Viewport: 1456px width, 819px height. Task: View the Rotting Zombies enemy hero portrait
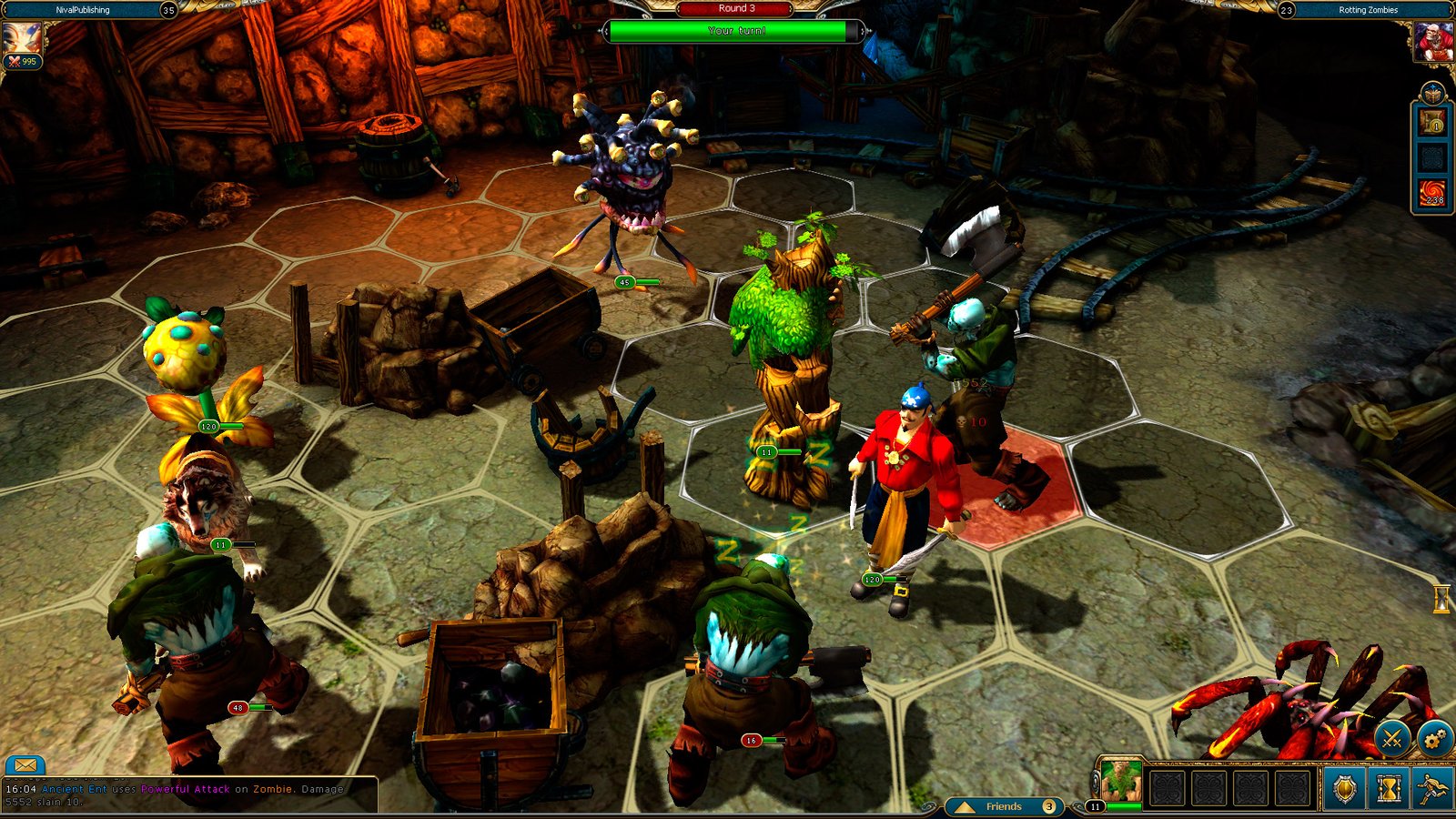1432,42
